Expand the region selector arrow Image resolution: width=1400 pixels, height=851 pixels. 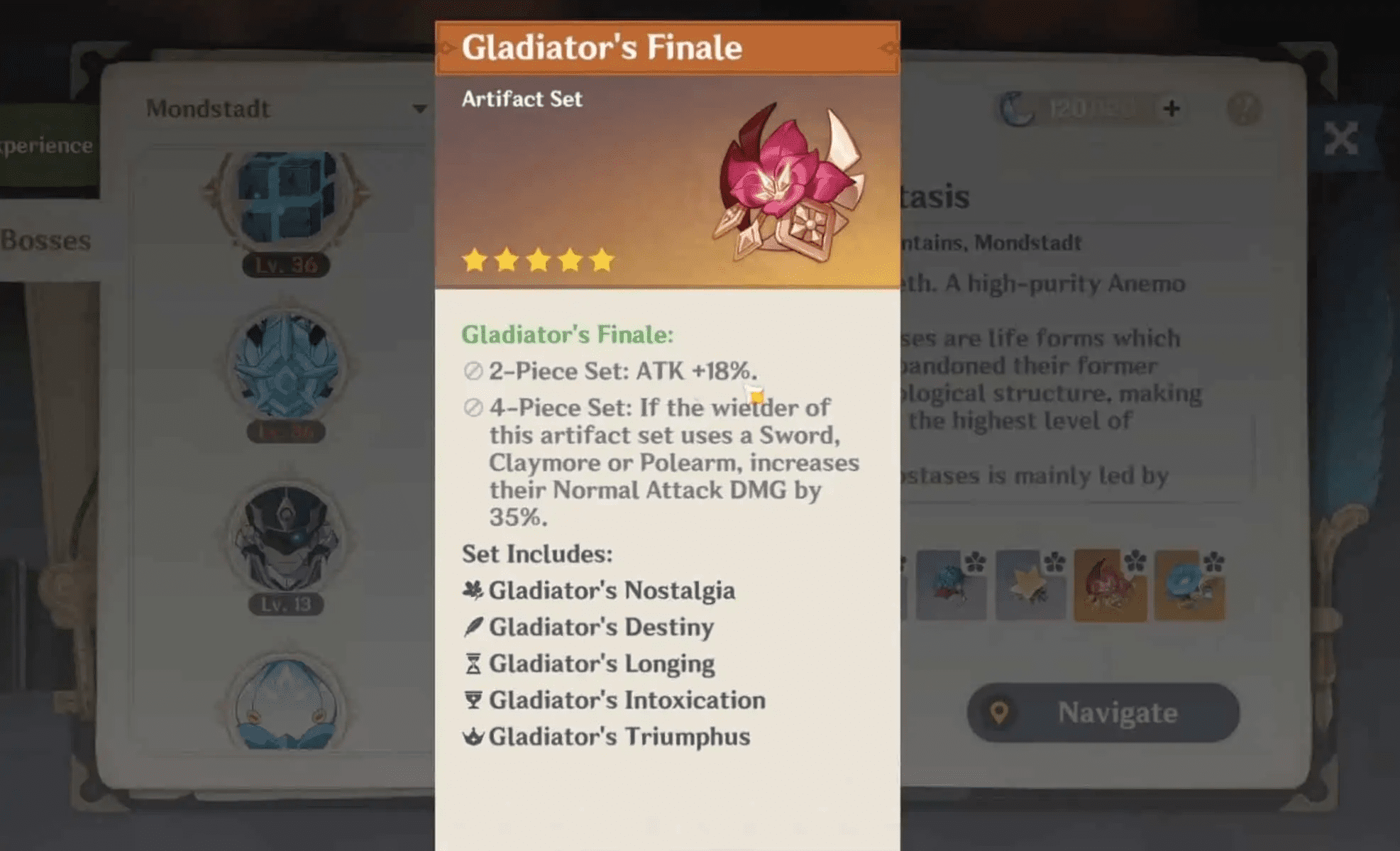click(x=421, y=108)
